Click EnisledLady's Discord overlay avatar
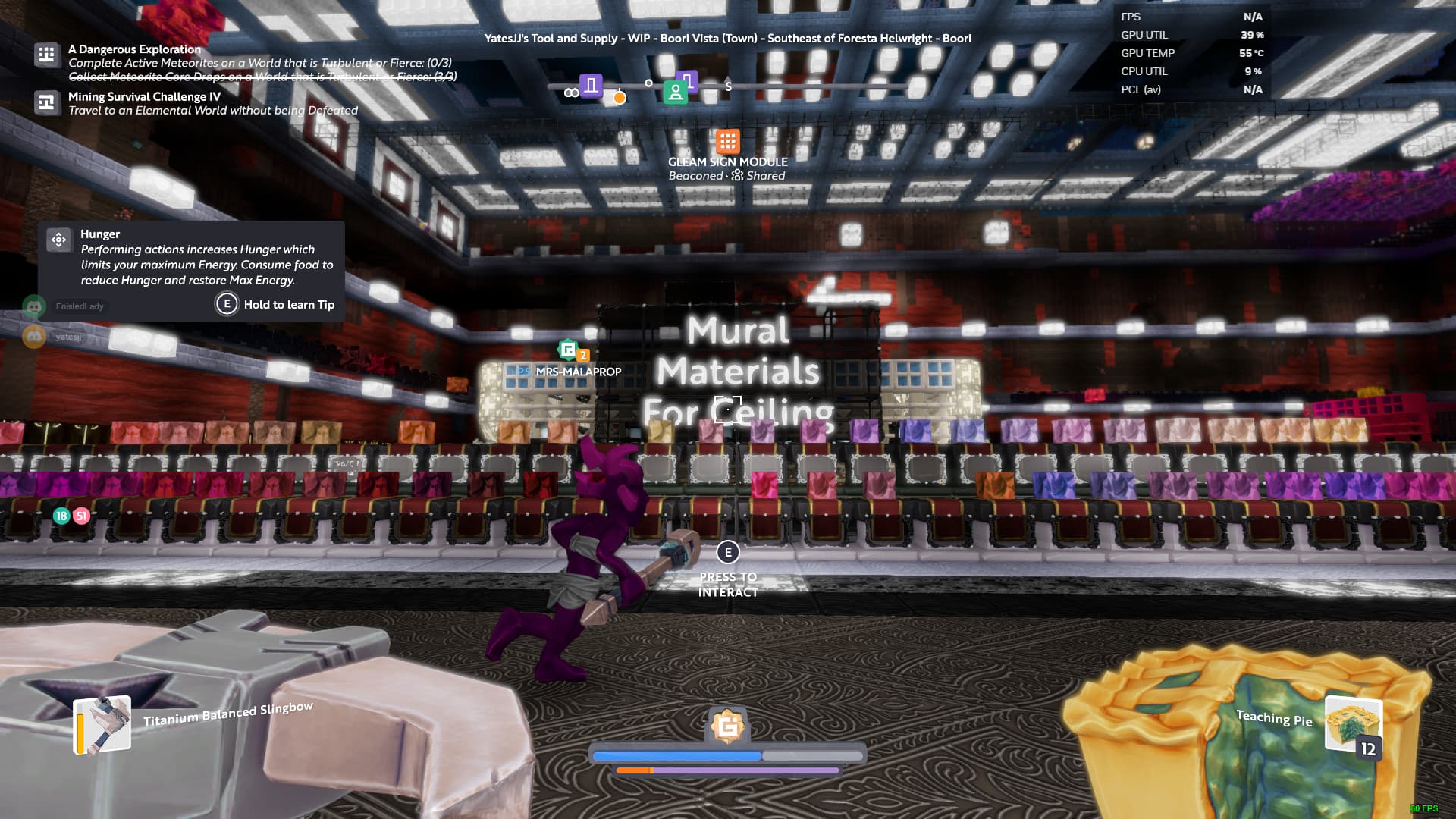1456x819 pixels. coord(34,306)
